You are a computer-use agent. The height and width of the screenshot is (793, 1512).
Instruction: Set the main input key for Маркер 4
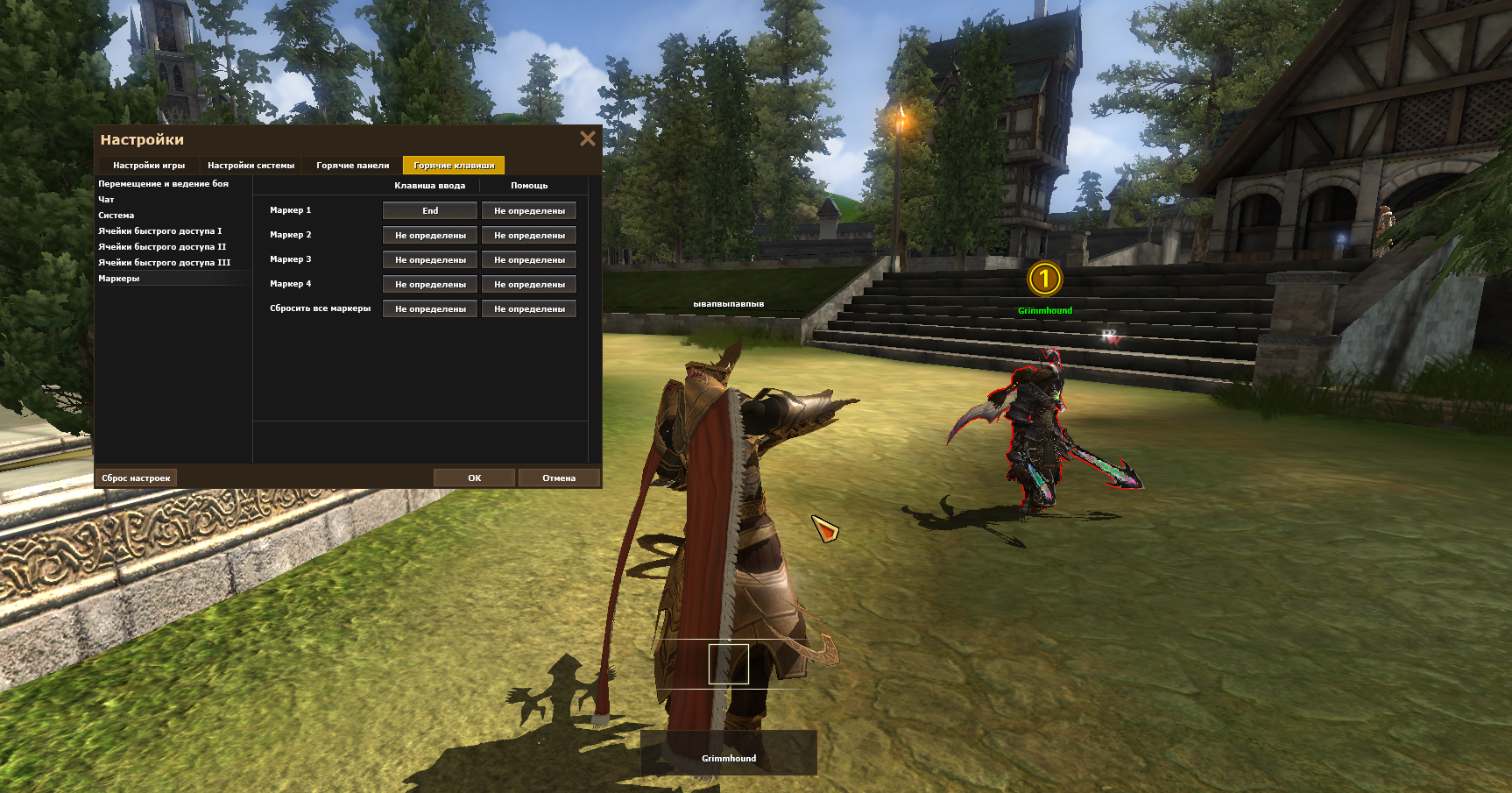click(x=430, y=285)
